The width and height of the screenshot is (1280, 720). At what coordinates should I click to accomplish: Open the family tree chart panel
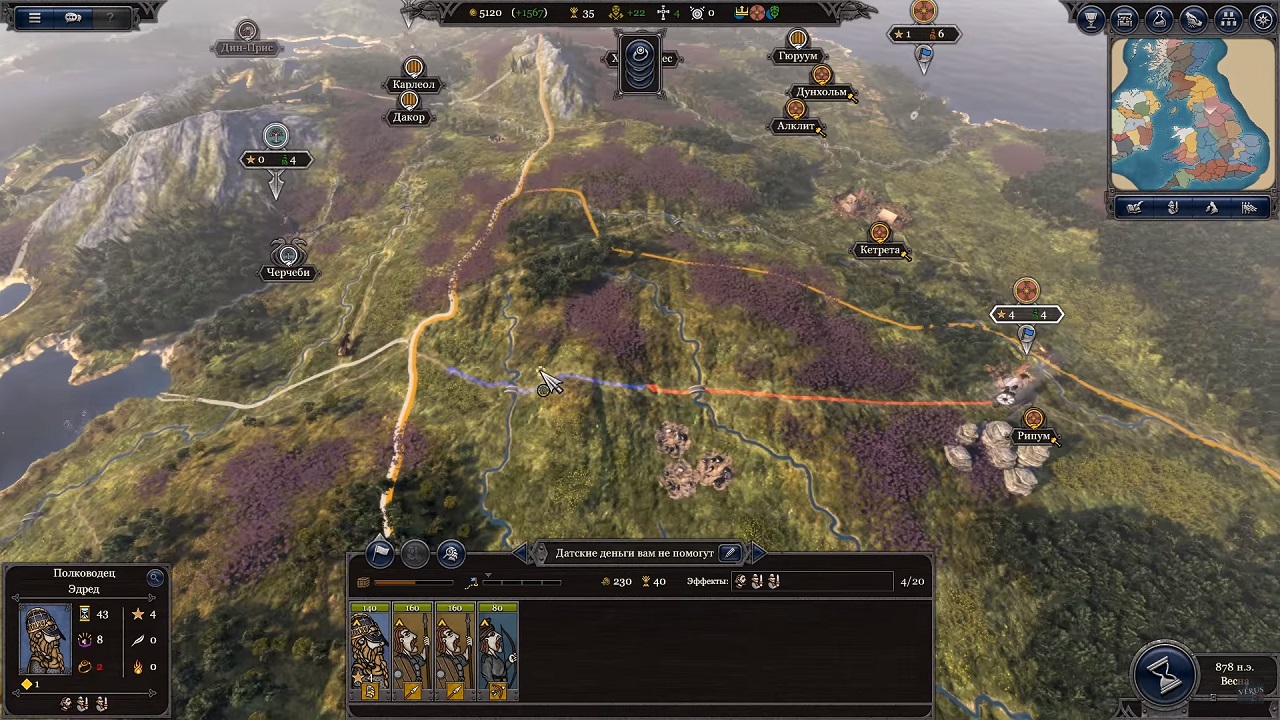pos(1229,19)
